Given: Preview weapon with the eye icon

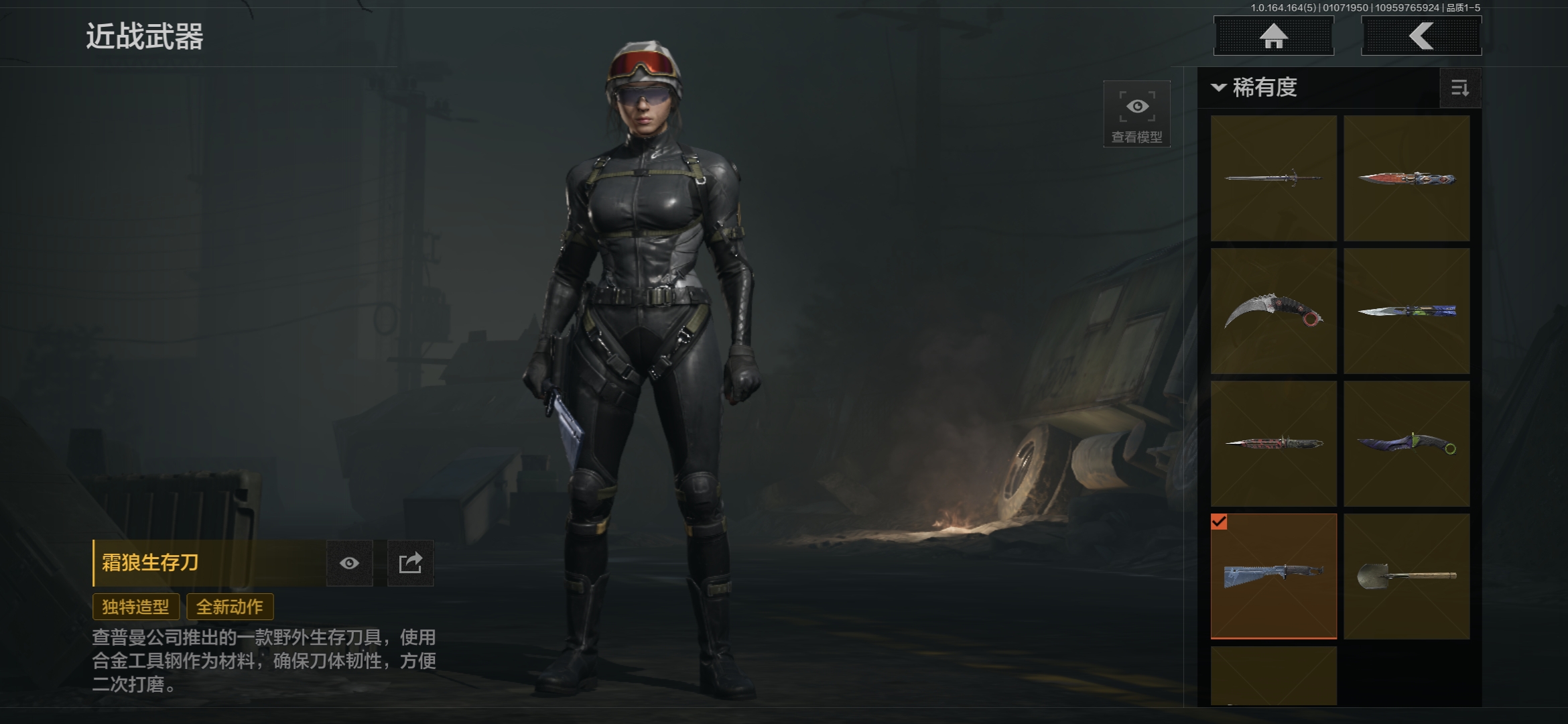Looking at the screenshot, I should point(349,563).
